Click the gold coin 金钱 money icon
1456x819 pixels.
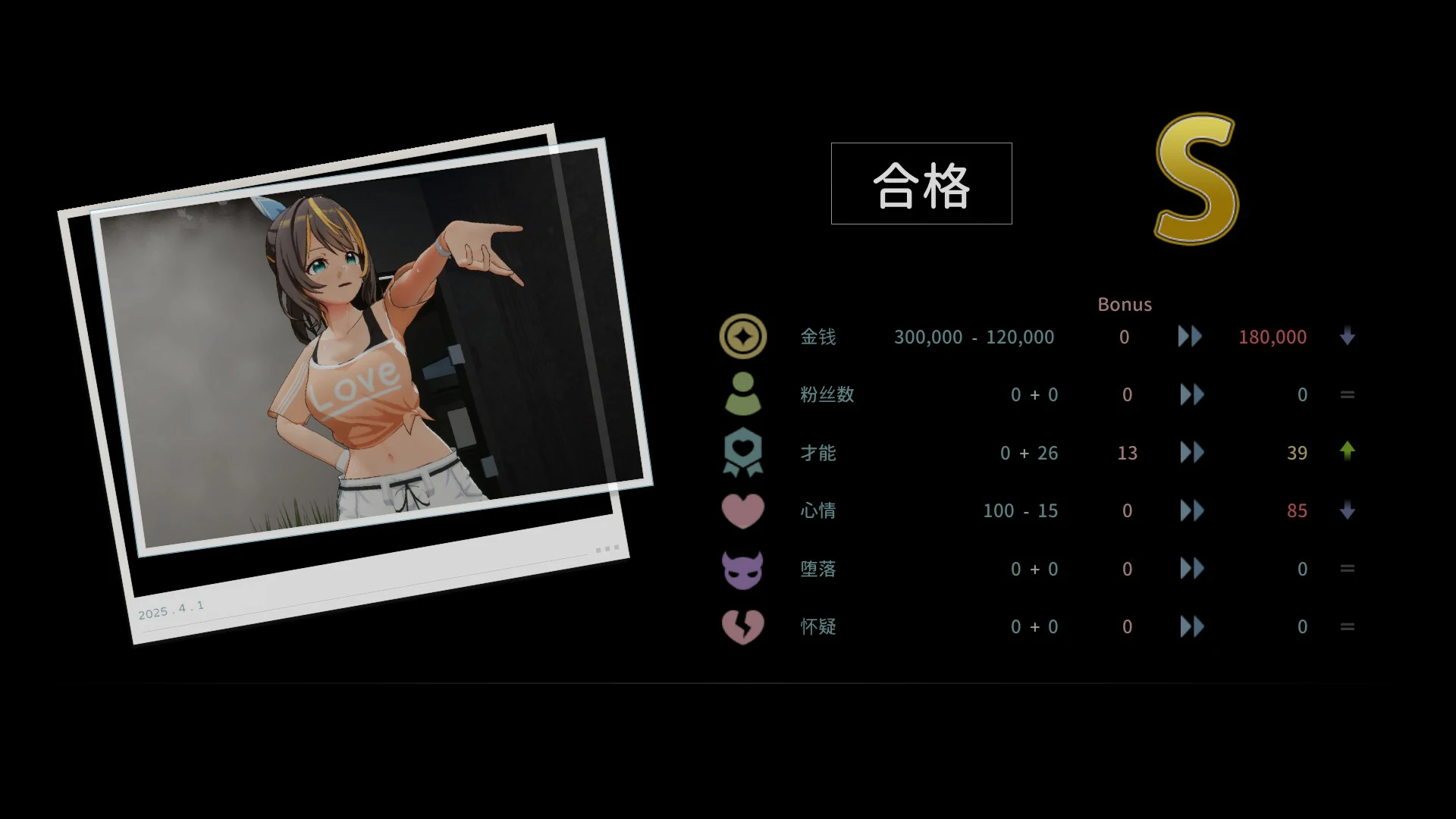[742, 336]
